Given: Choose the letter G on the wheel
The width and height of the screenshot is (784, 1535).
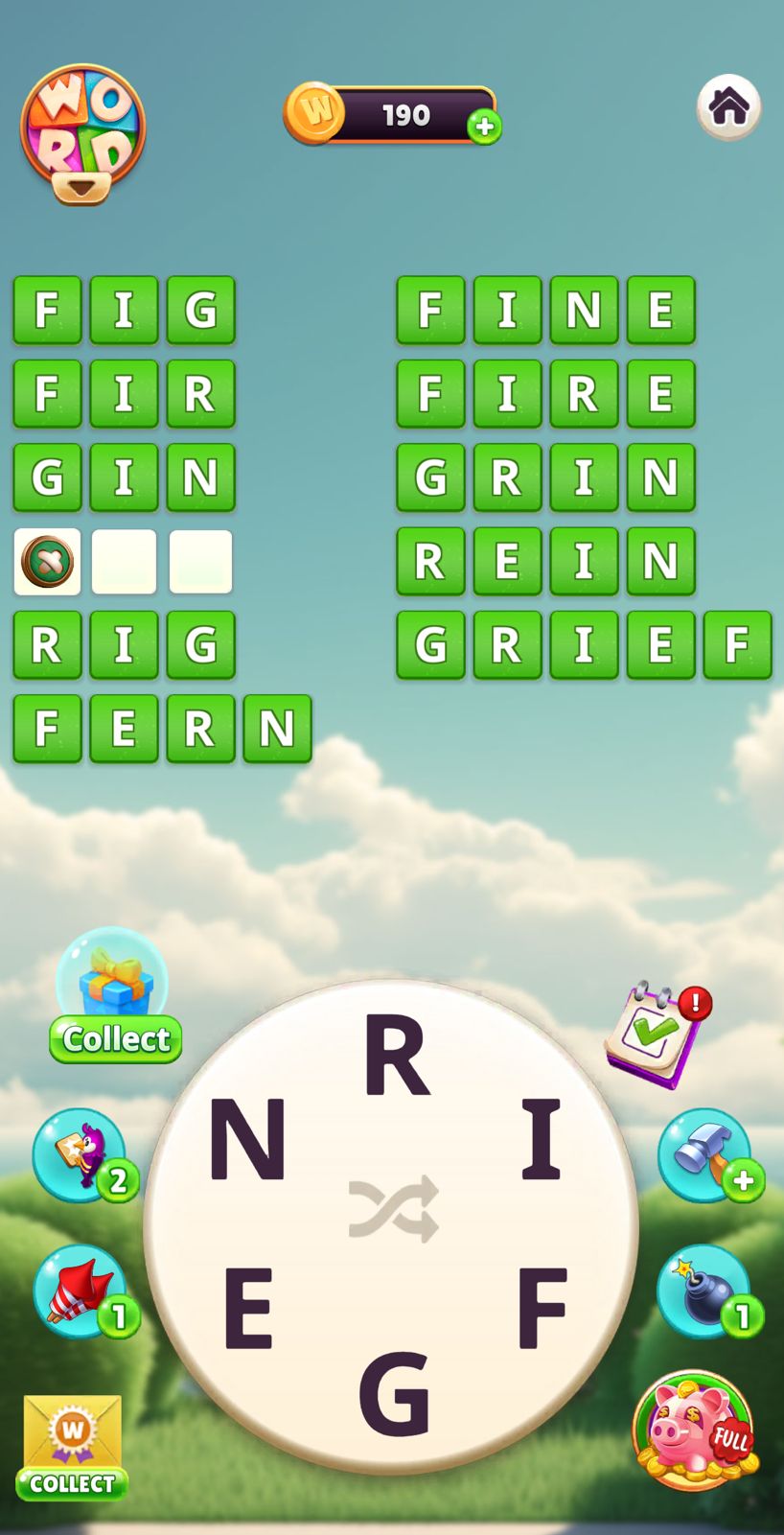Looking at the screenshot, I should click(x=393, y=1392).
